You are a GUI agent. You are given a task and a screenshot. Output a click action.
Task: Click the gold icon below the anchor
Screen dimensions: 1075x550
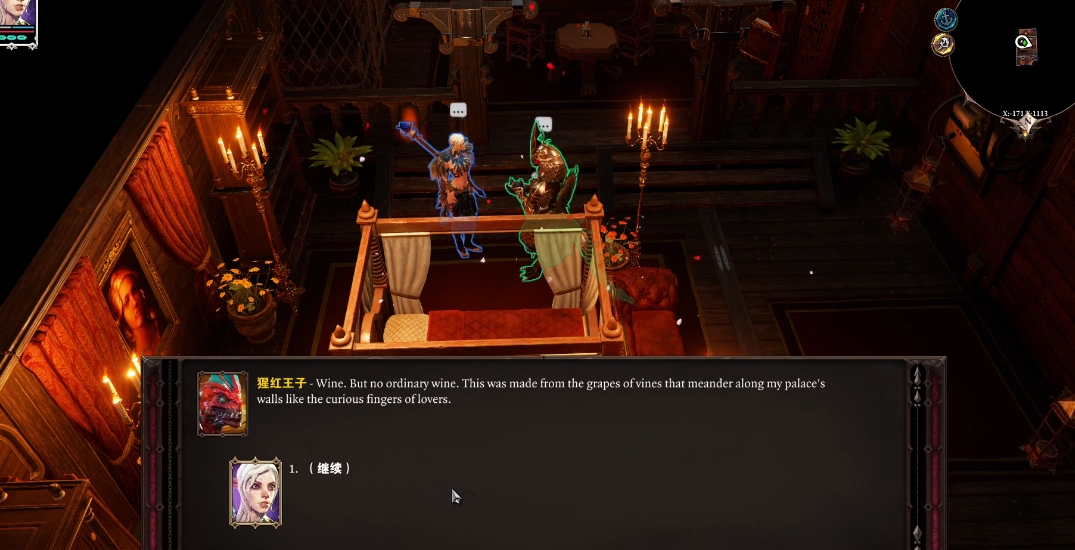point(942,44)
